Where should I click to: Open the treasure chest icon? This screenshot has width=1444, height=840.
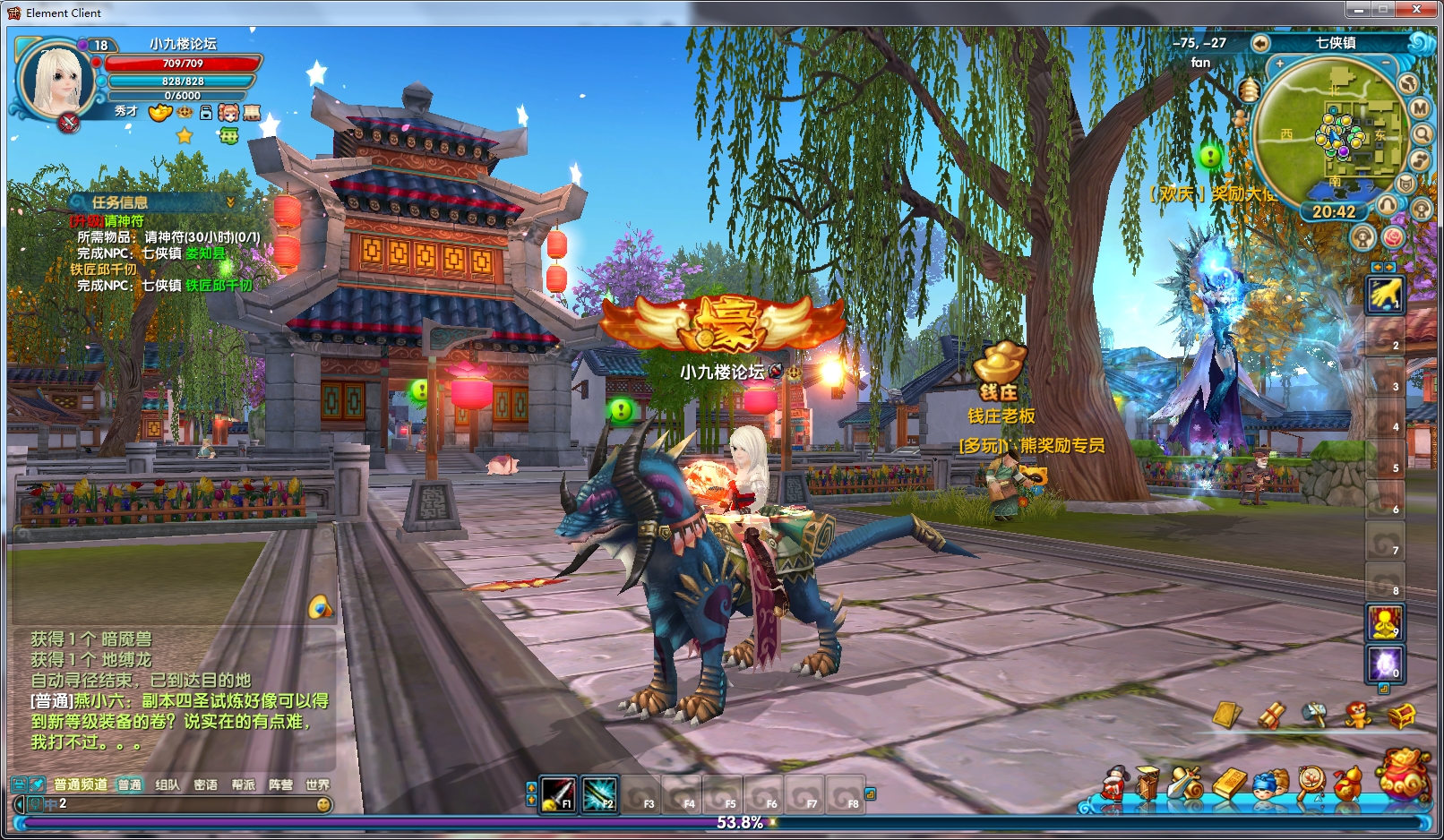[1401, 716]
